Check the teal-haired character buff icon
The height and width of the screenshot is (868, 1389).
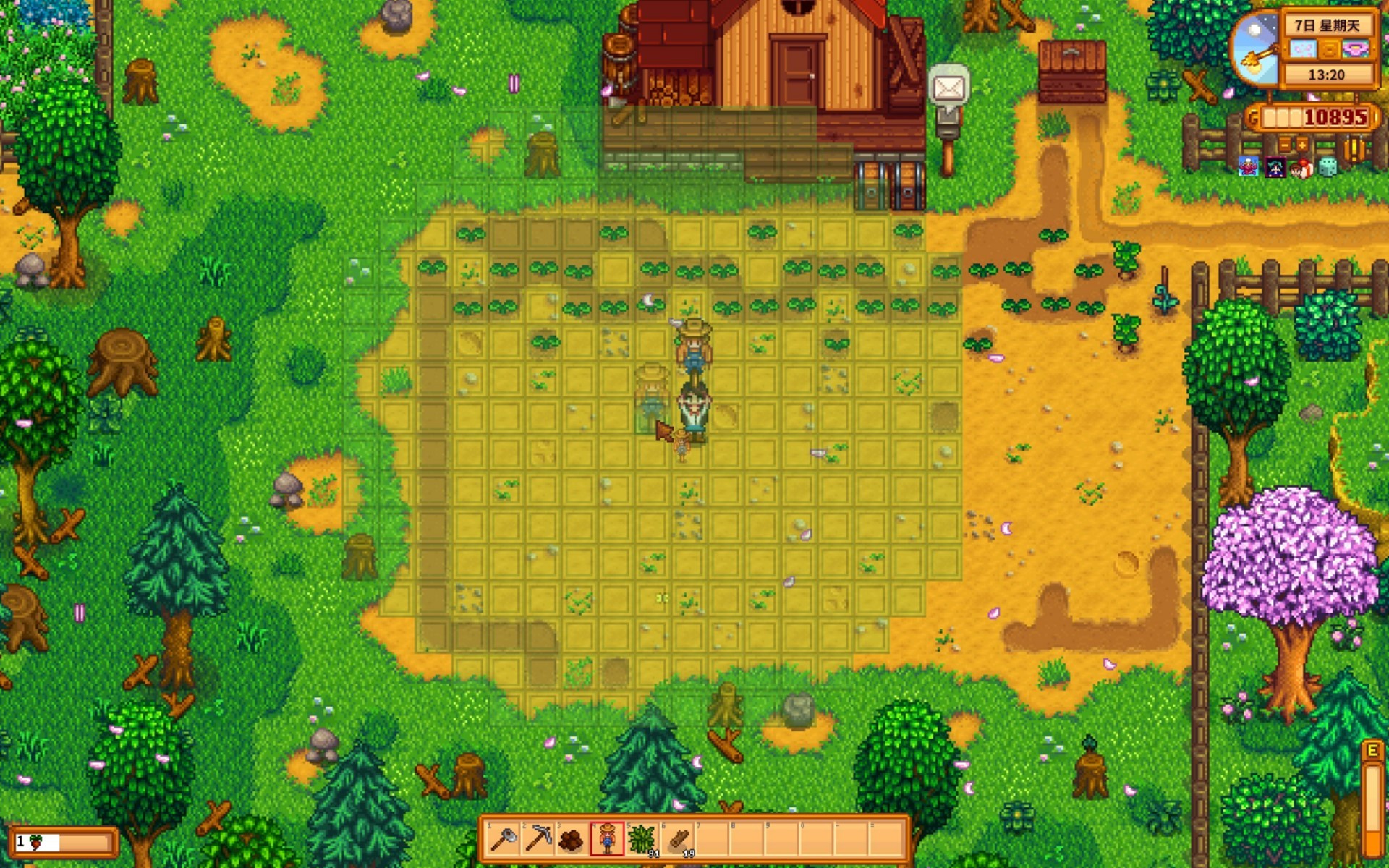point(1275,168)
